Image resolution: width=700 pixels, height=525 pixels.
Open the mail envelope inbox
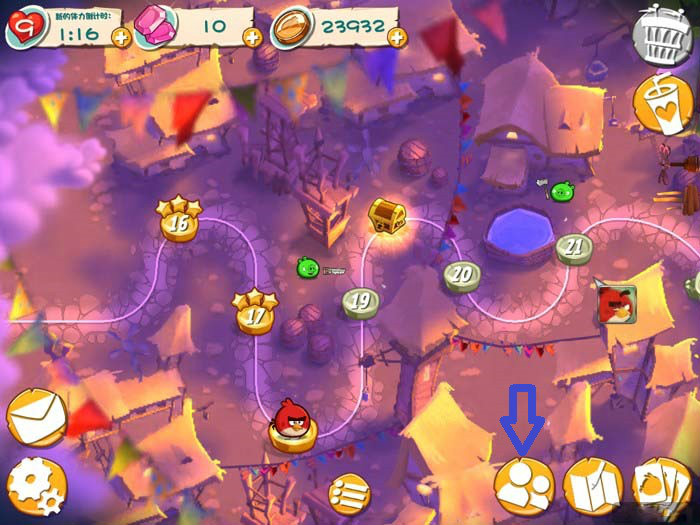click(x=37, y=417)
